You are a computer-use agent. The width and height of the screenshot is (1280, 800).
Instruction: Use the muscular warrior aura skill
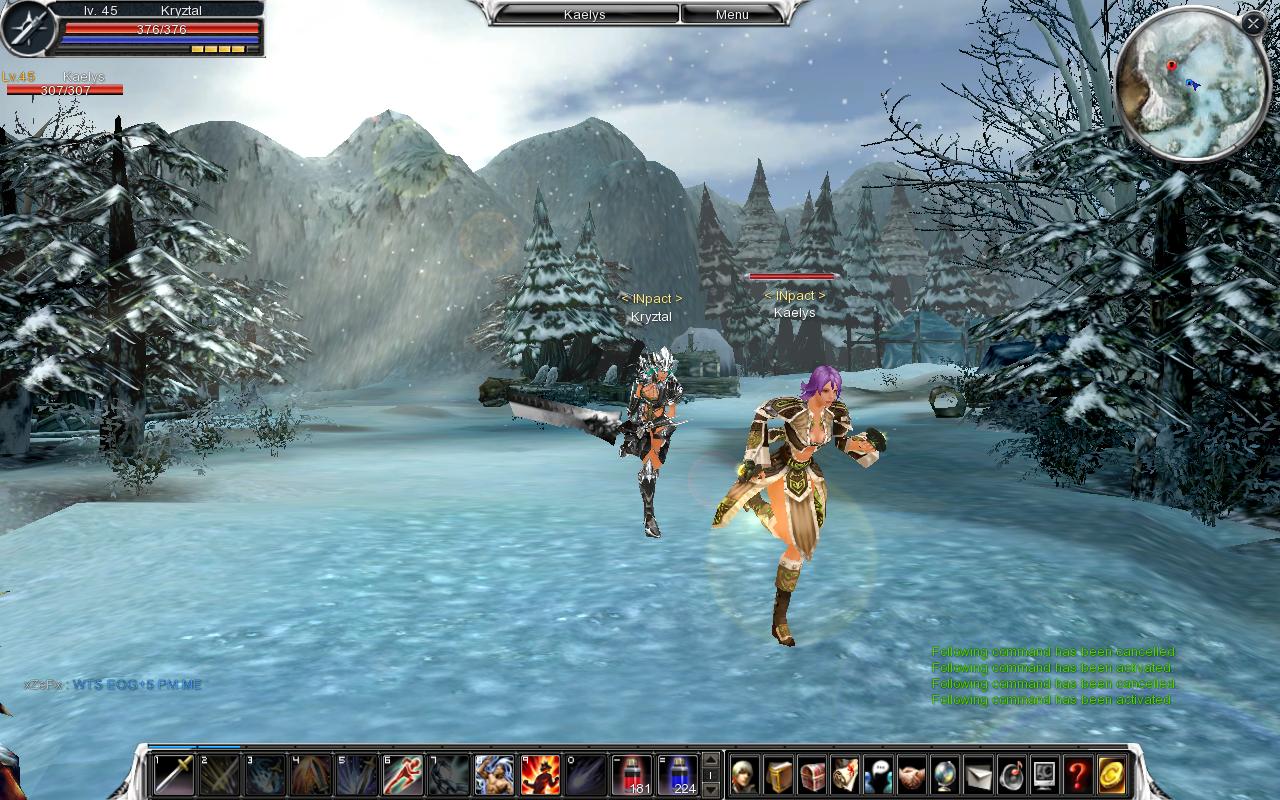coord(493,774)
